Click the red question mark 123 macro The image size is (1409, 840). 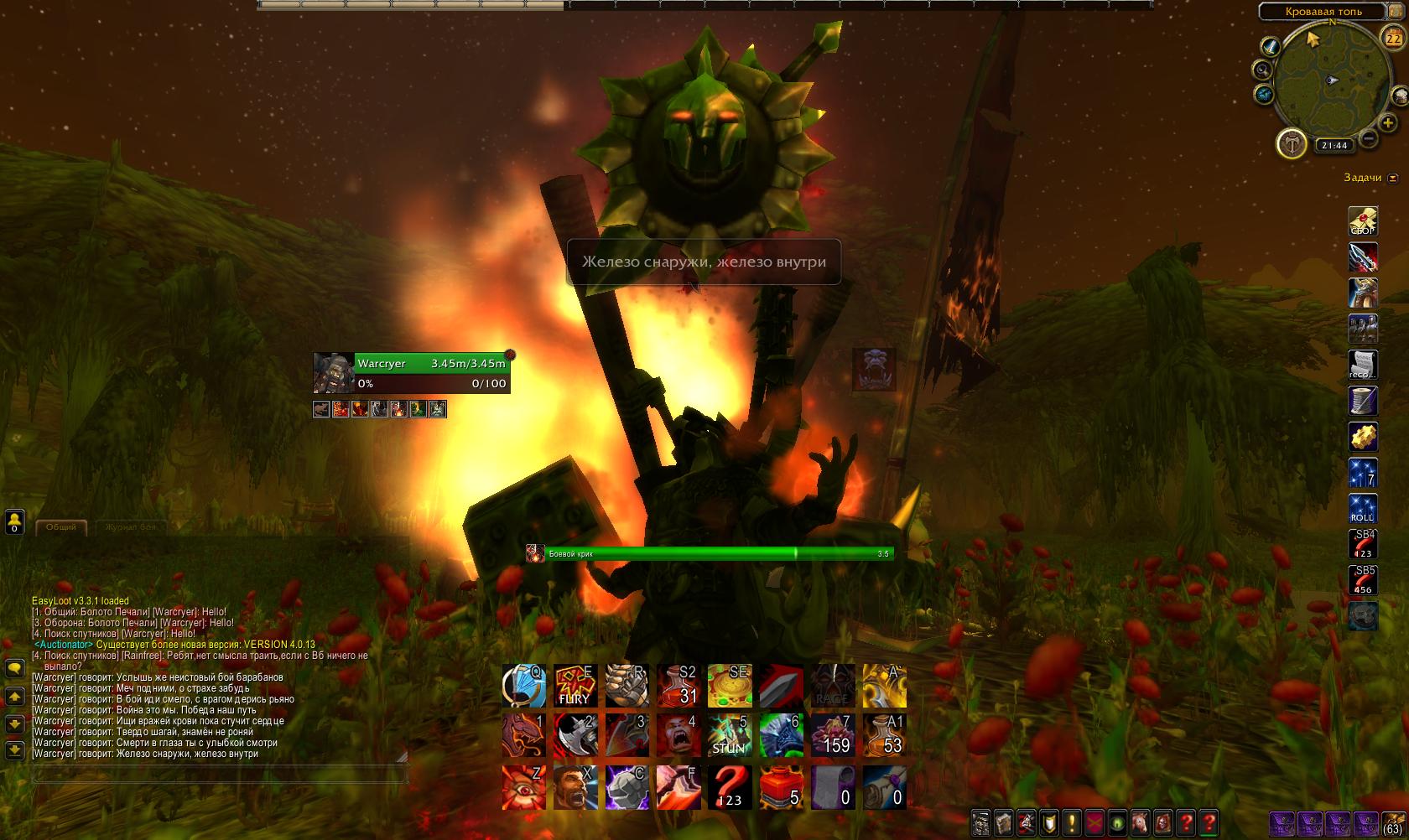729,787
